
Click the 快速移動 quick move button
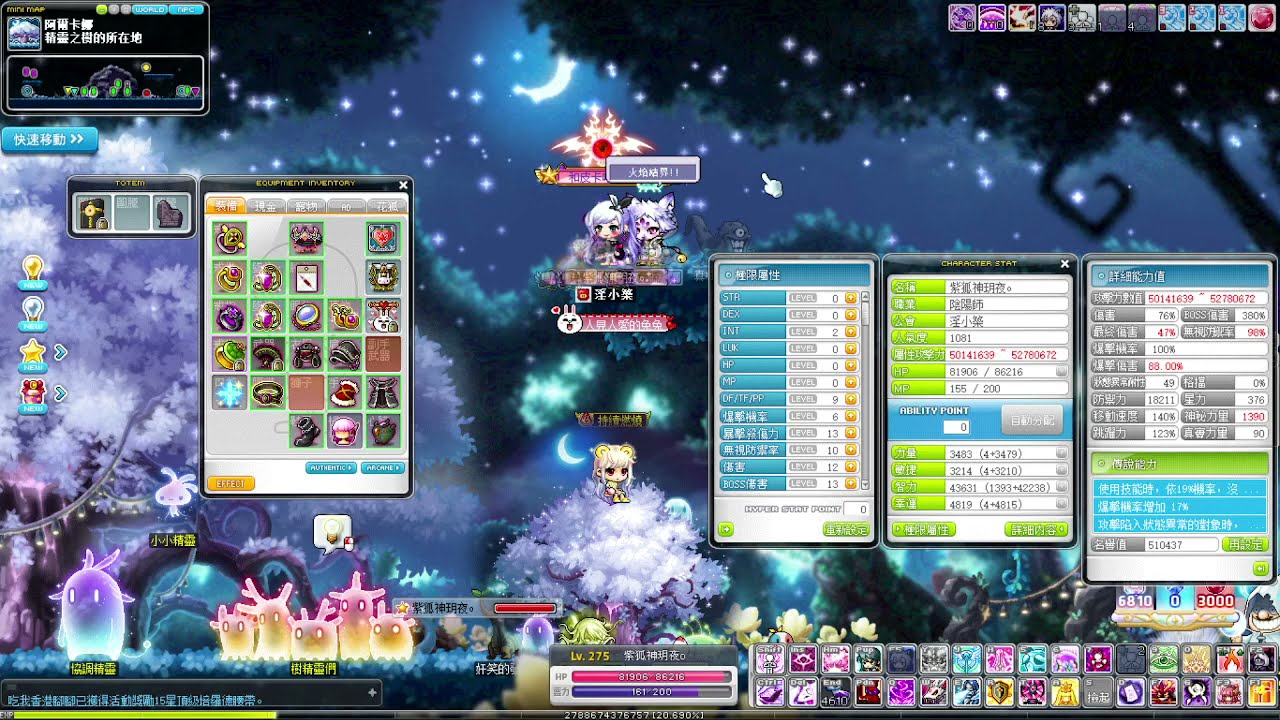50,140
